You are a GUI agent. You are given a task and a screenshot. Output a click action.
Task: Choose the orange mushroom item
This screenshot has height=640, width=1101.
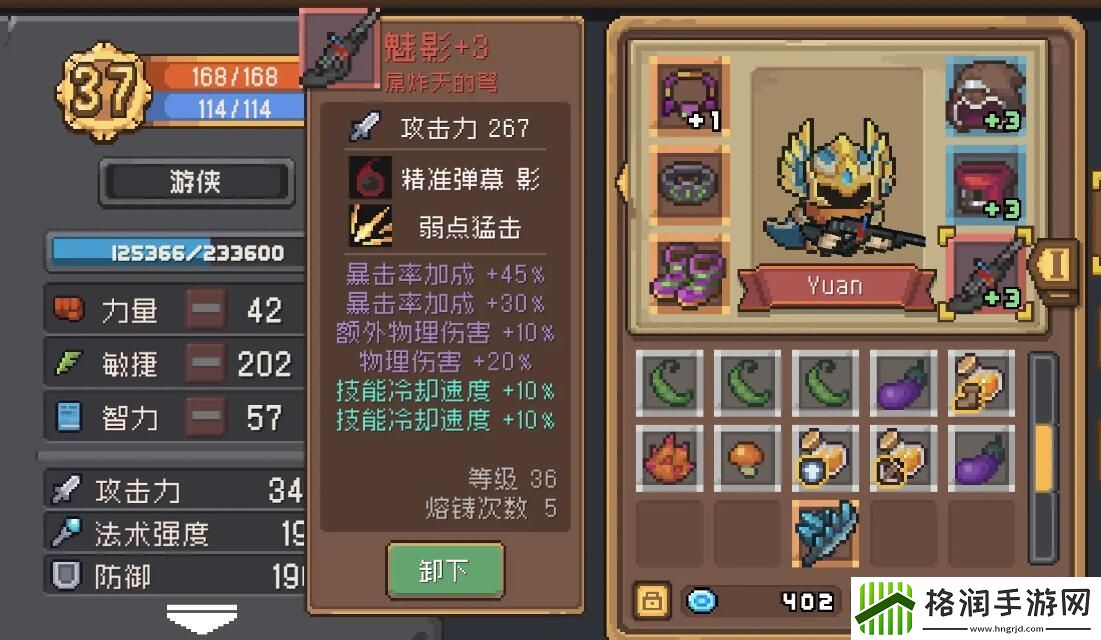tap(749, 460)
